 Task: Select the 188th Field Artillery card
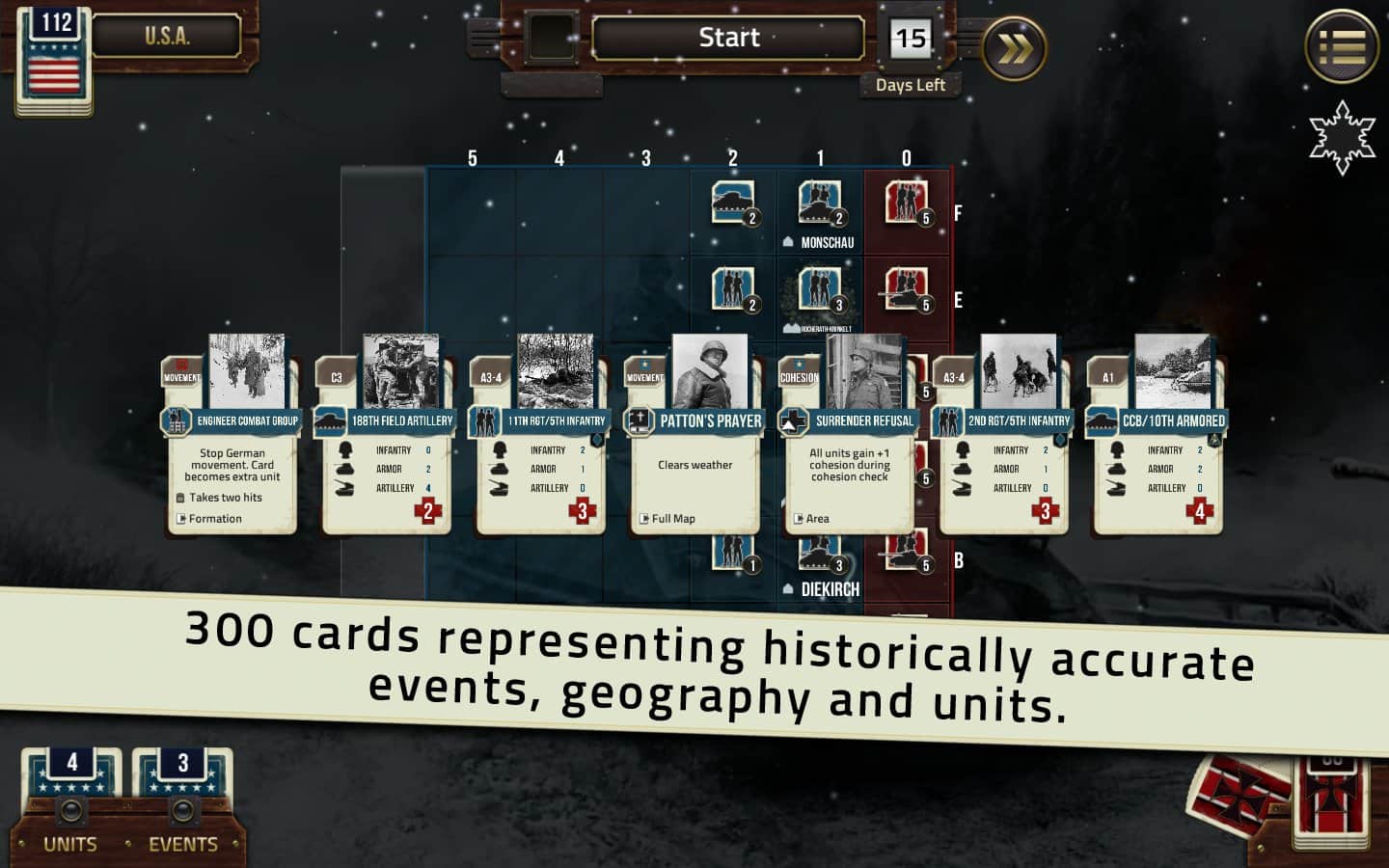pos(386,453)
